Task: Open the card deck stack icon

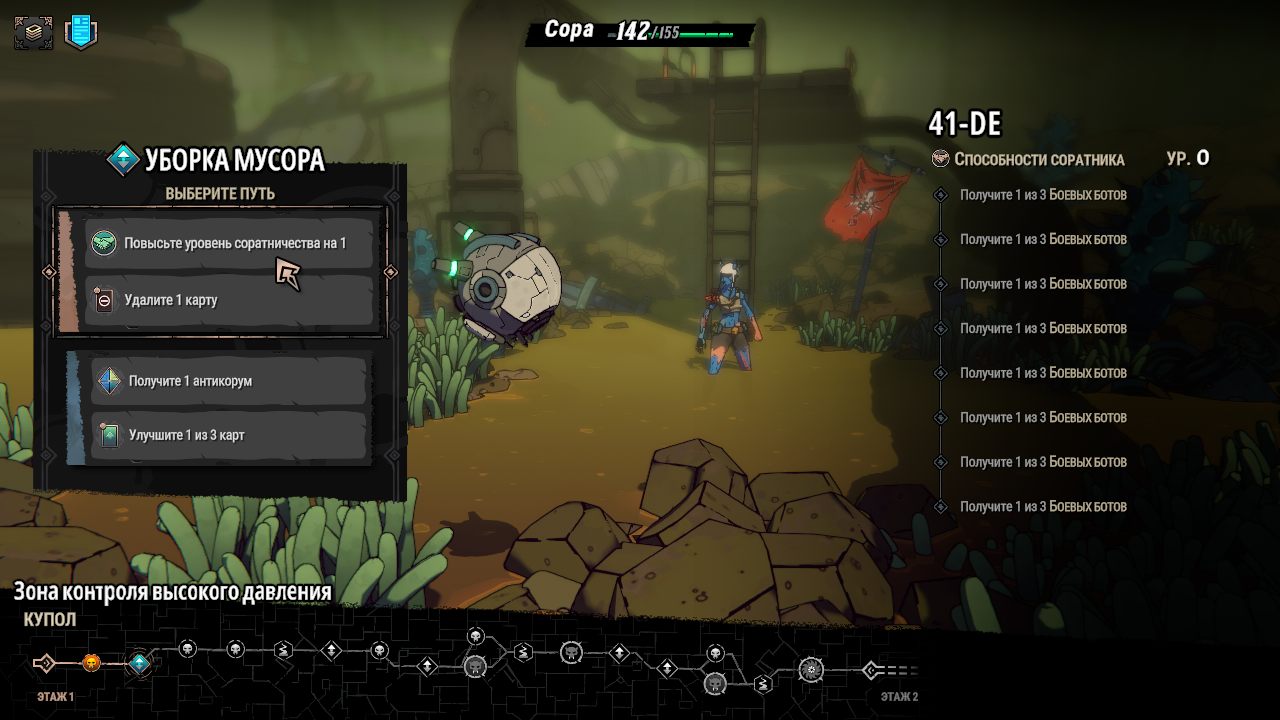Action: 33,32
